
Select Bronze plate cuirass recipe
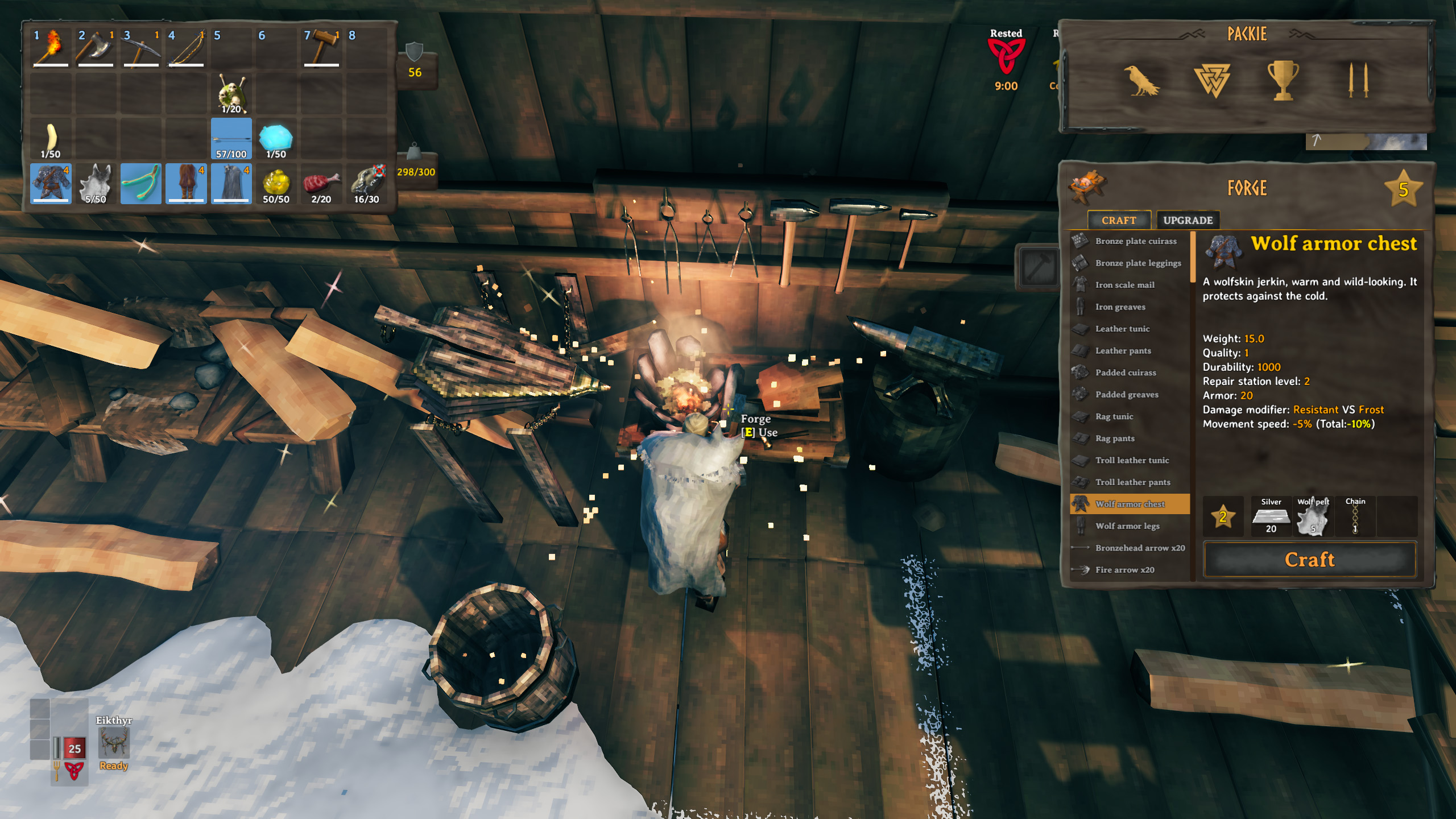[x=1135, y=241]
